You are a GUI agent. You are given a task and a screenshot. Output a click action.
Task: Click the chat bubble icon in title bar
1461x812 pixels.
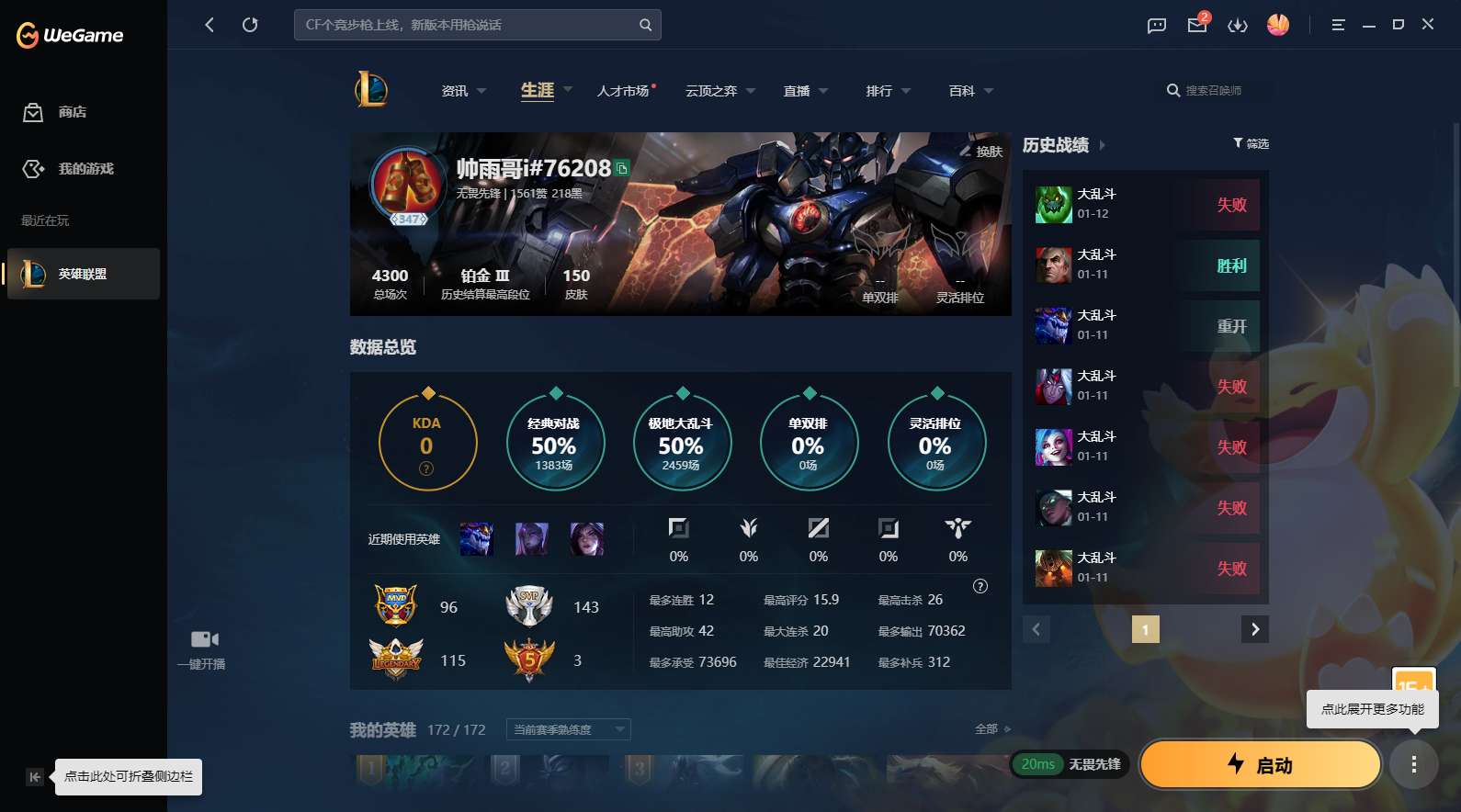(1154, 25)
